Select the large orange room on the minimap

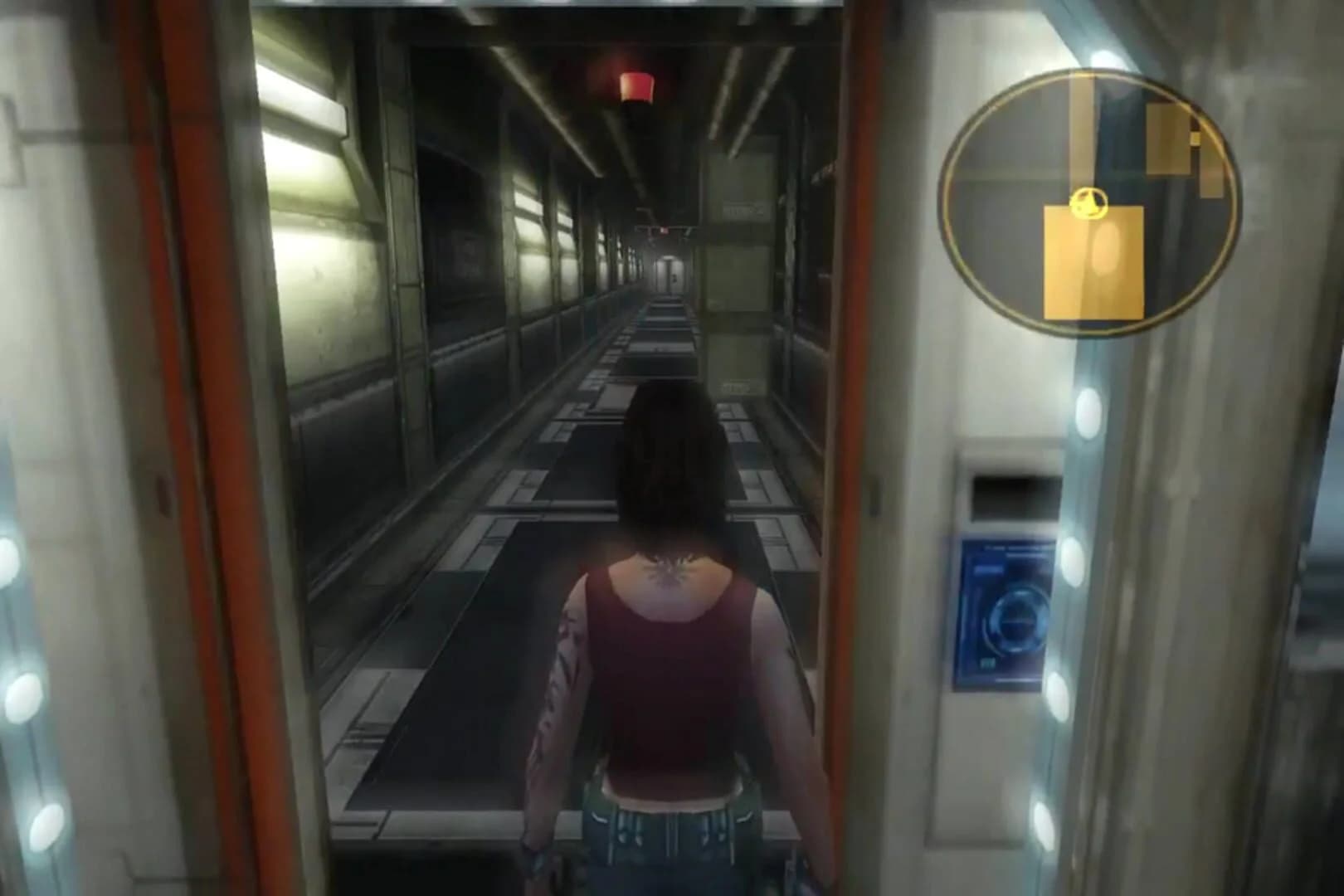coord(1093,260)
